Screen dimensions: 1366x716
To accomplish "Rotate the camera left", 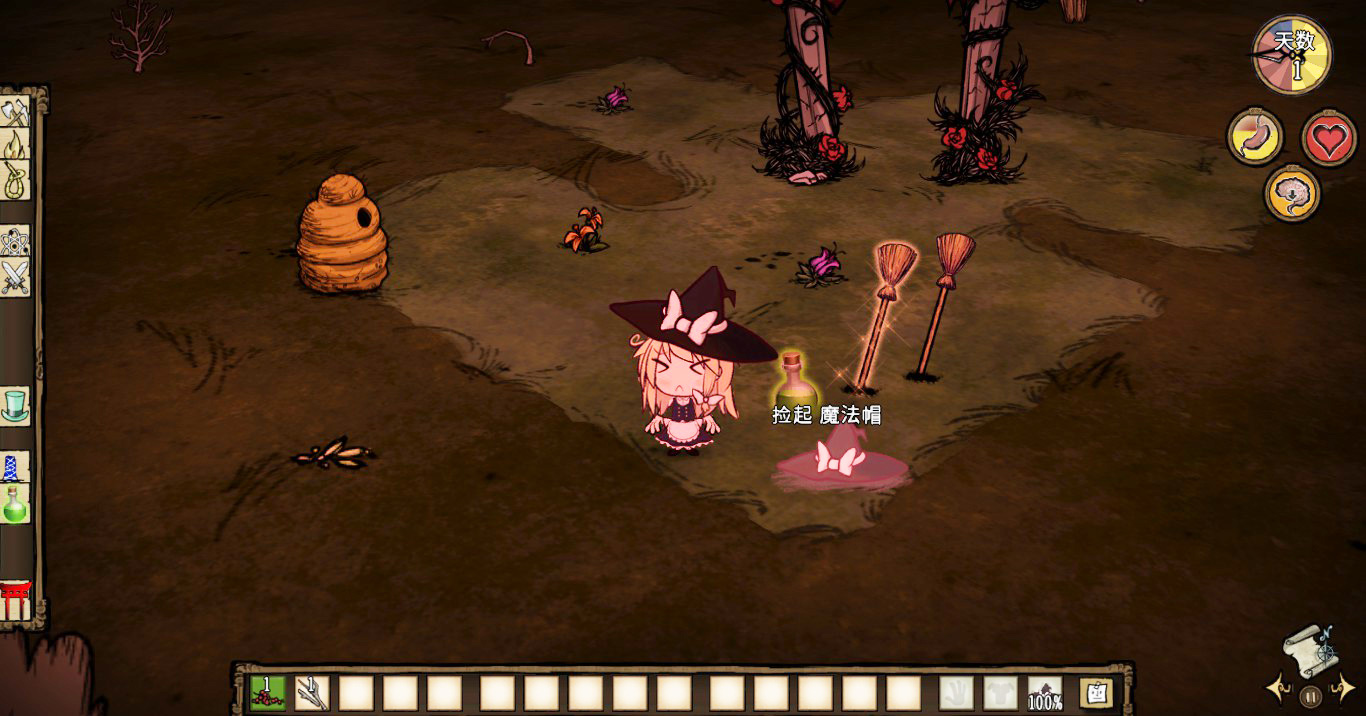I will 1278,688.
